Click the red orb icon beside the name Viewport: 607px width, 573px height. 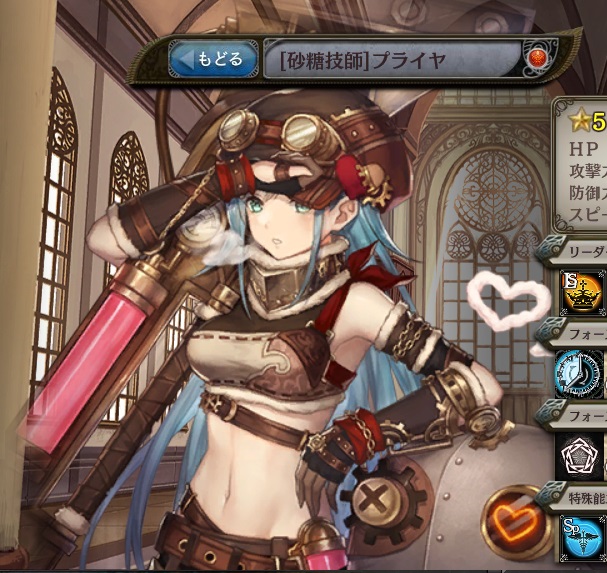[x=536, y=59]
